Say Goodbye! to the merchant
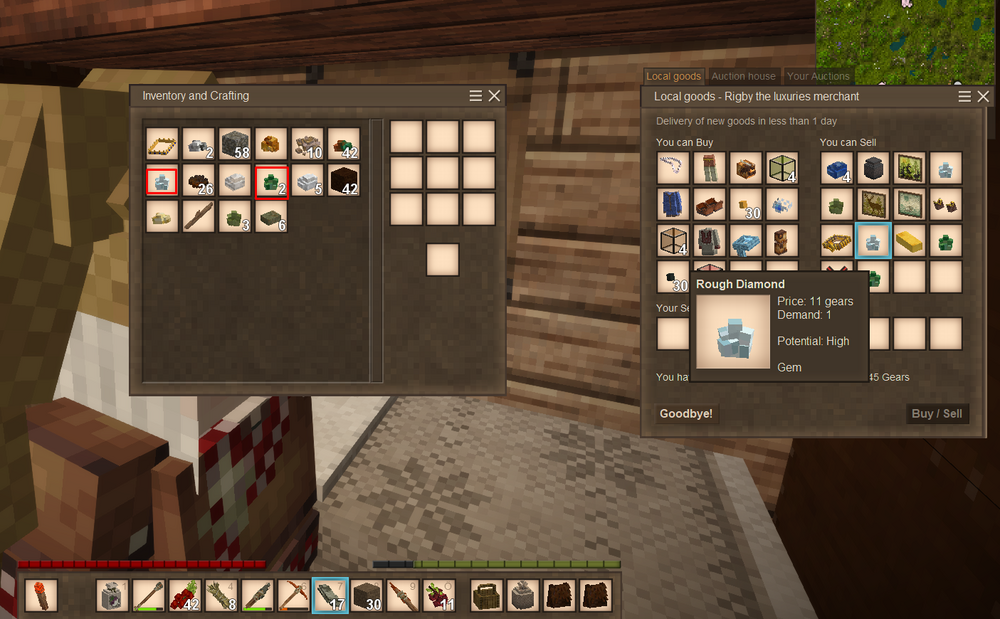 (x=686, y=414)
